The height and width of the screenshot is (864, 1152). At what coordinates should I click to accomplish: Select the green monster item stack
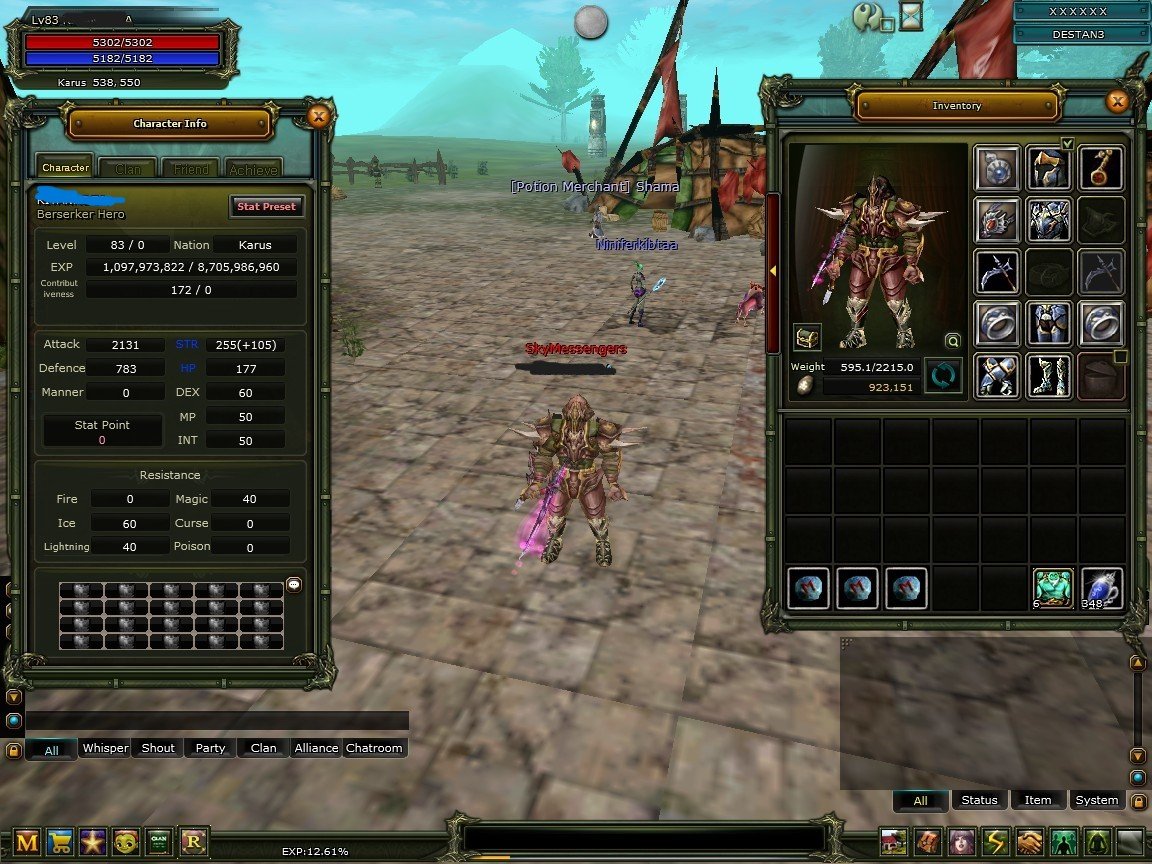tap(1052, 588)
